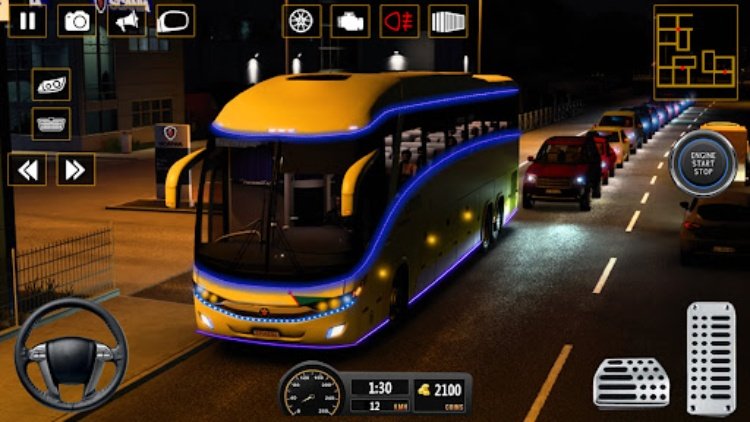Switch the camera view
The height and width of the screenshot is (422, 750).
pos(76,21)
